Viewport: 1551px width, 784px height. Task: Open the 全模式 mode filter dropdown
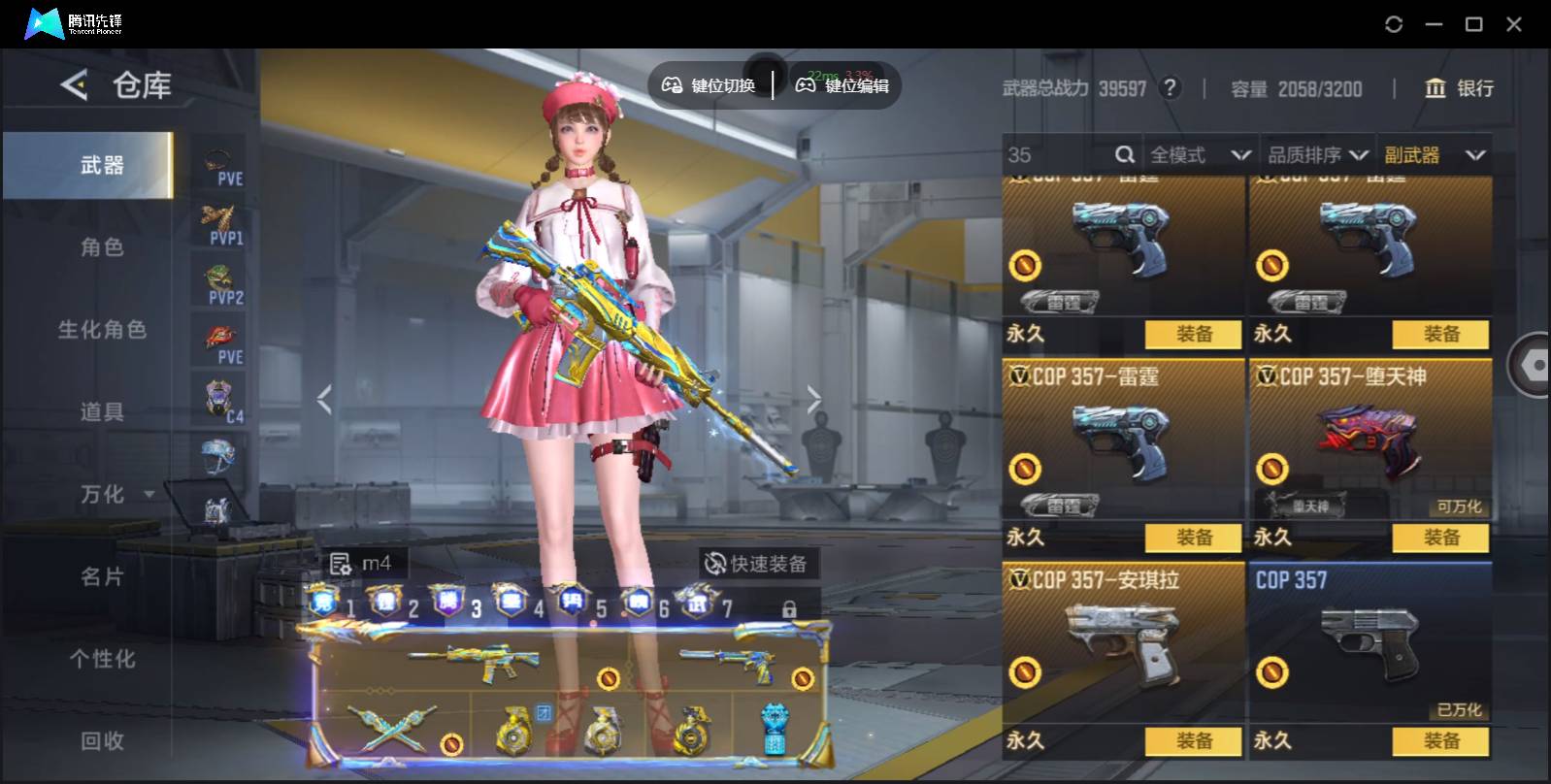(x=1200, y=155)
